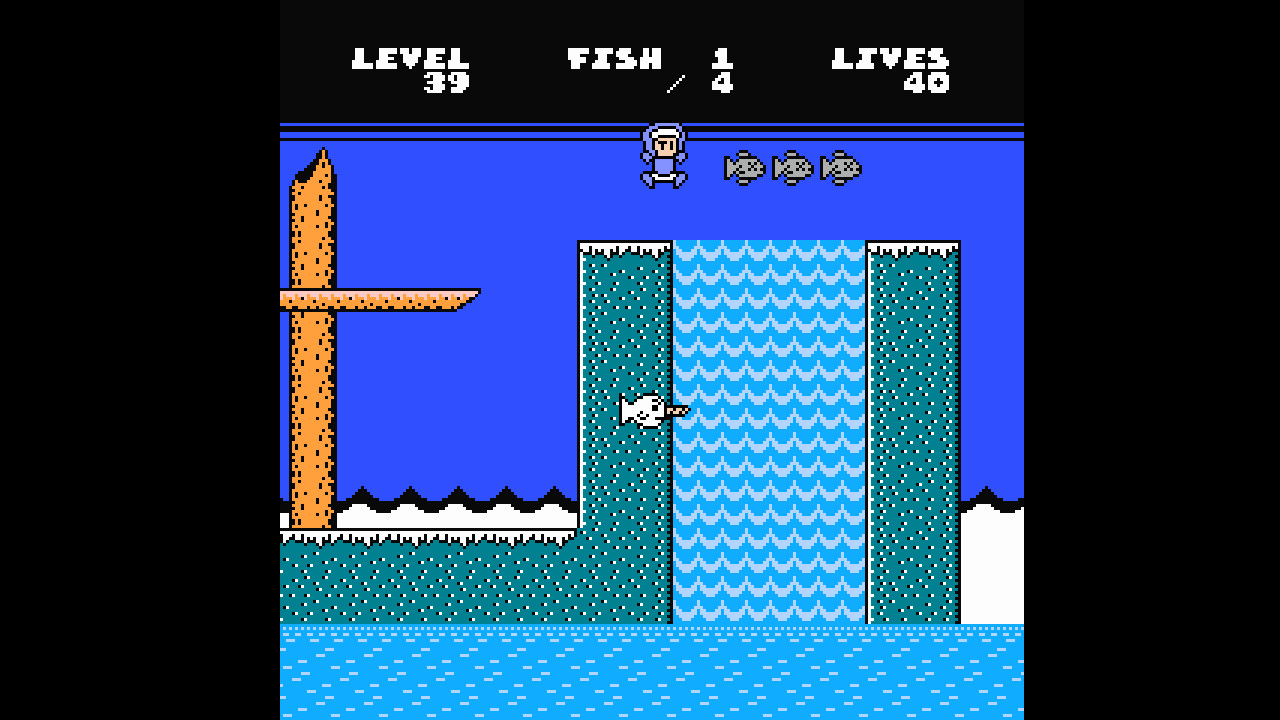
Task: Click the white ledge beneath the waves
Action: [450, 517]
